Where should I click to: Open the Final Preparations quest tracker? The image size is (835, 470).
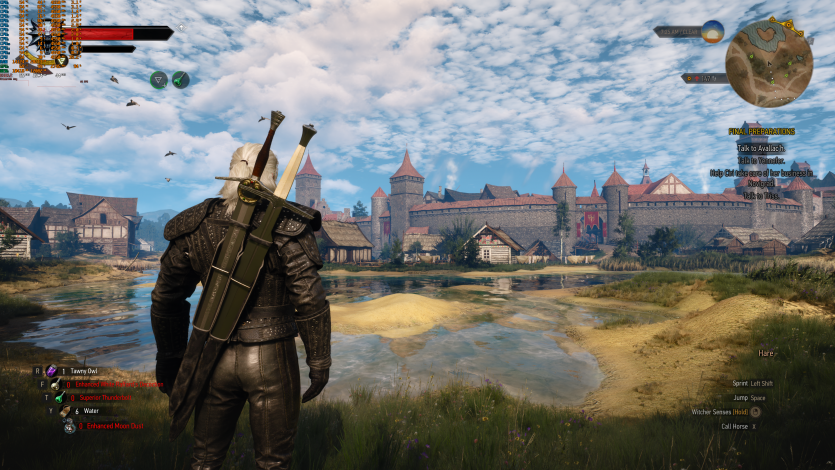point(761,132)
